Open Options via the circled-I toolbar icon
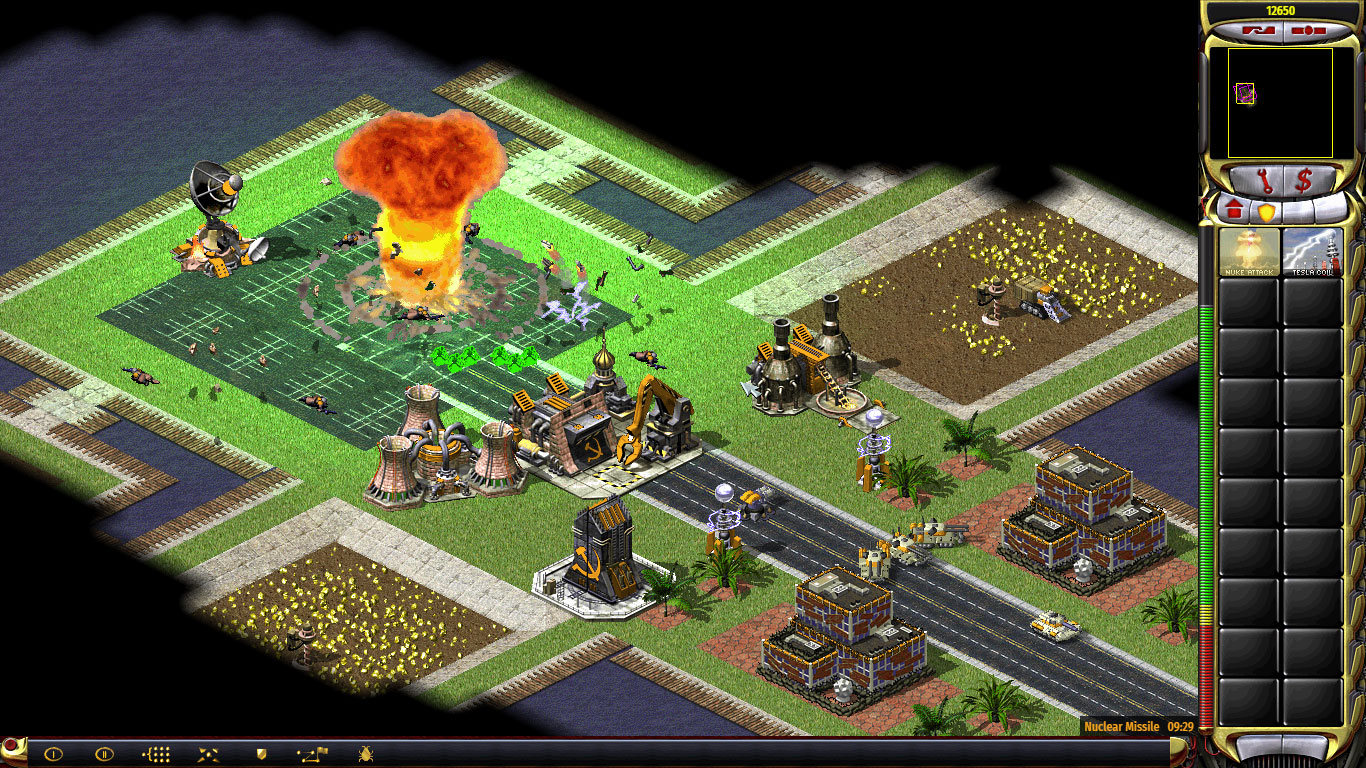Viewport: 1366px width, 768px height. [53, 754]
